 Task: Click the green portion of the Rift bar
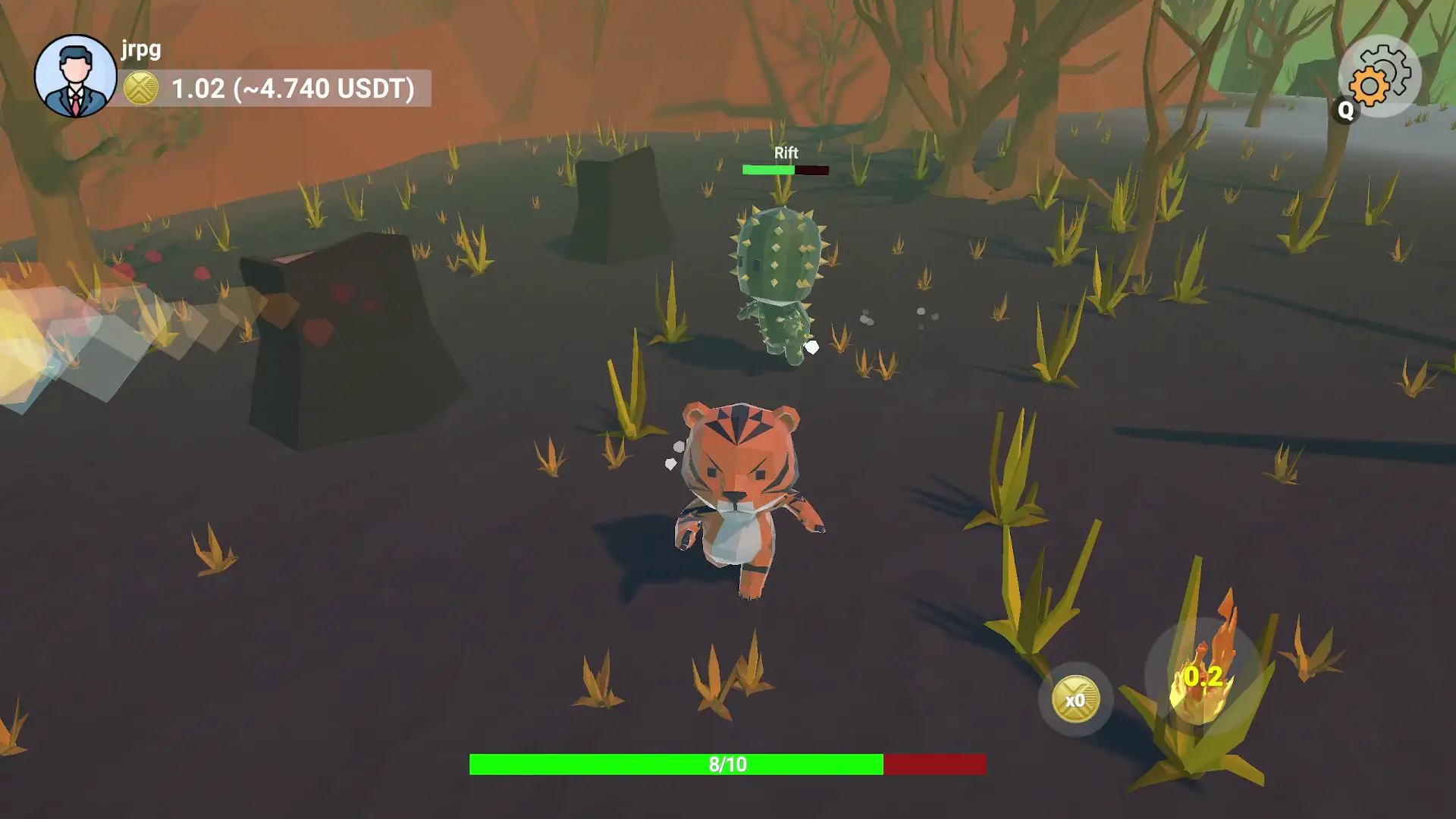(x=767, y=170)
